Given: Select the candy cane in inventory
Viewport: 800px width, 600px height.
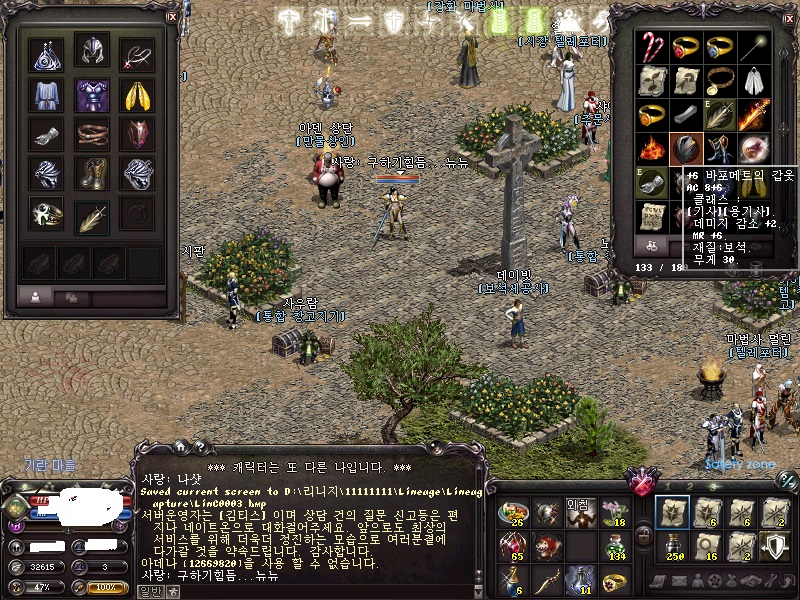Looking at the screenshot, I should pyautogui.click(x=653, y=47).
